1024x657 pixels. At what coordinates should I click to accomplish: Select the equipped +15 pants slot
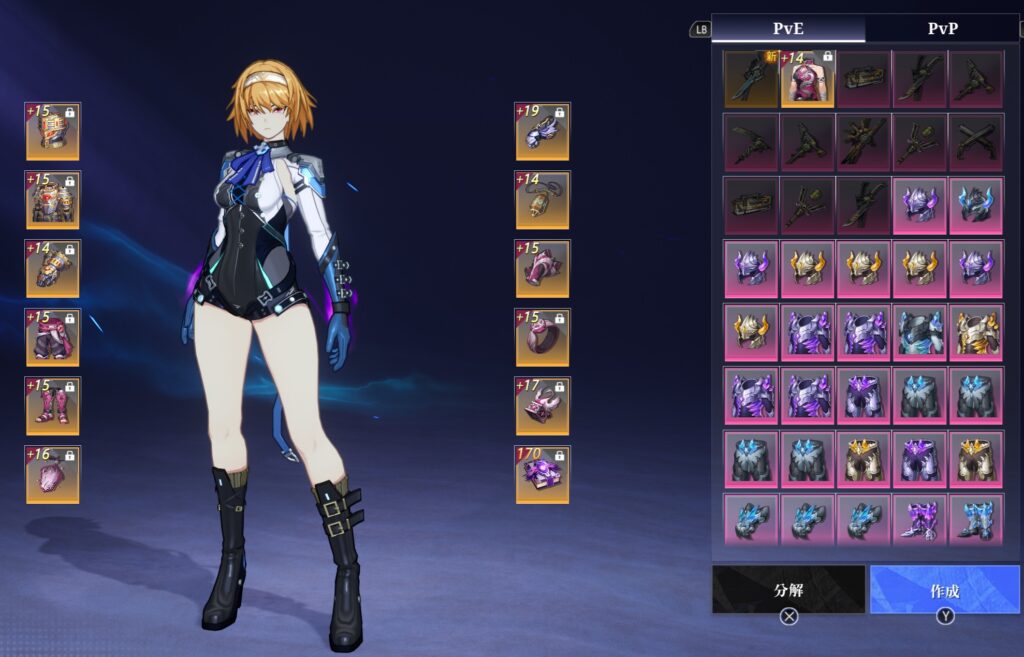point(53,337)
